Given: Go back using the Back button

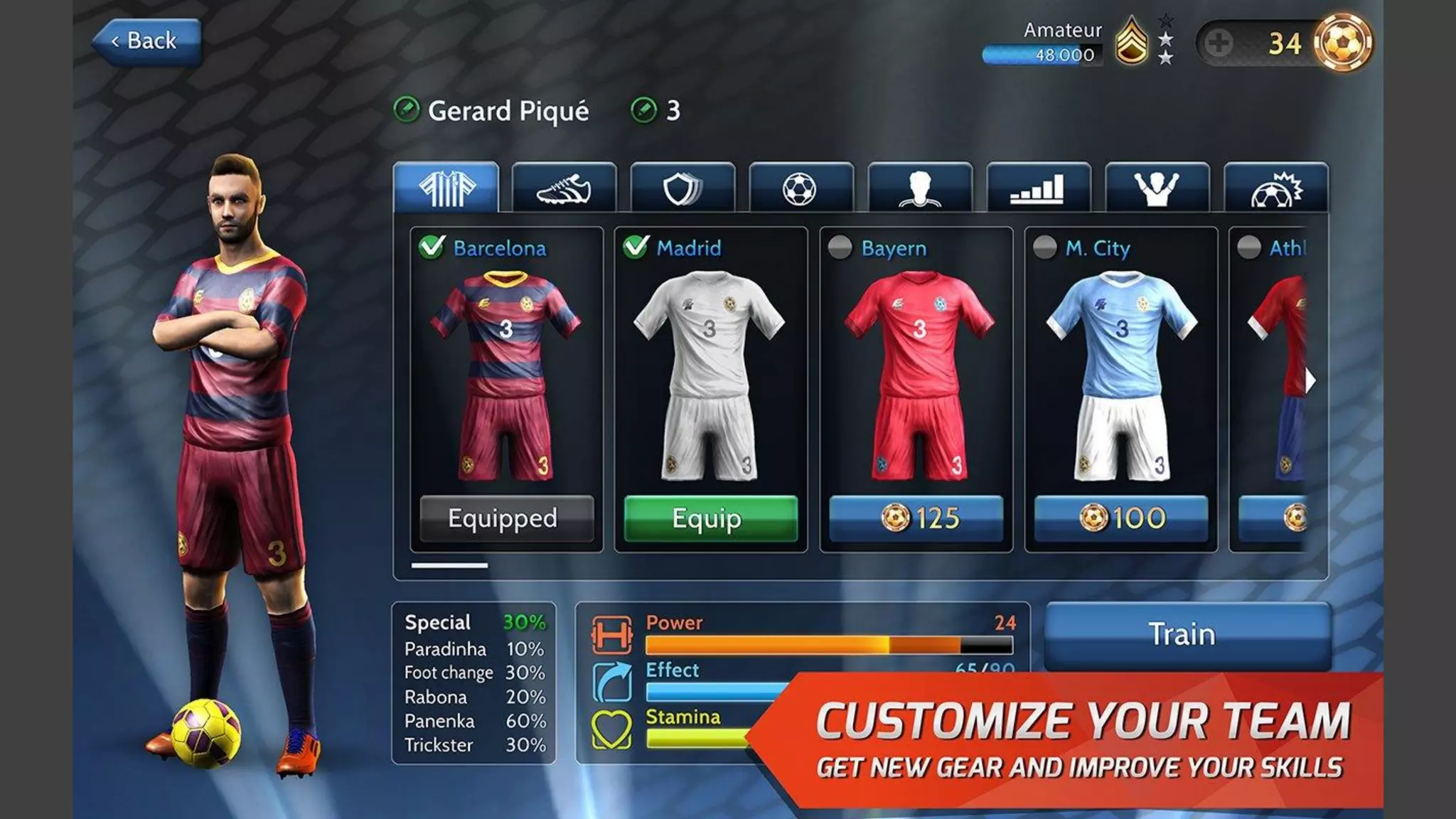Looking at the screenshot, I should click(147, 41).
